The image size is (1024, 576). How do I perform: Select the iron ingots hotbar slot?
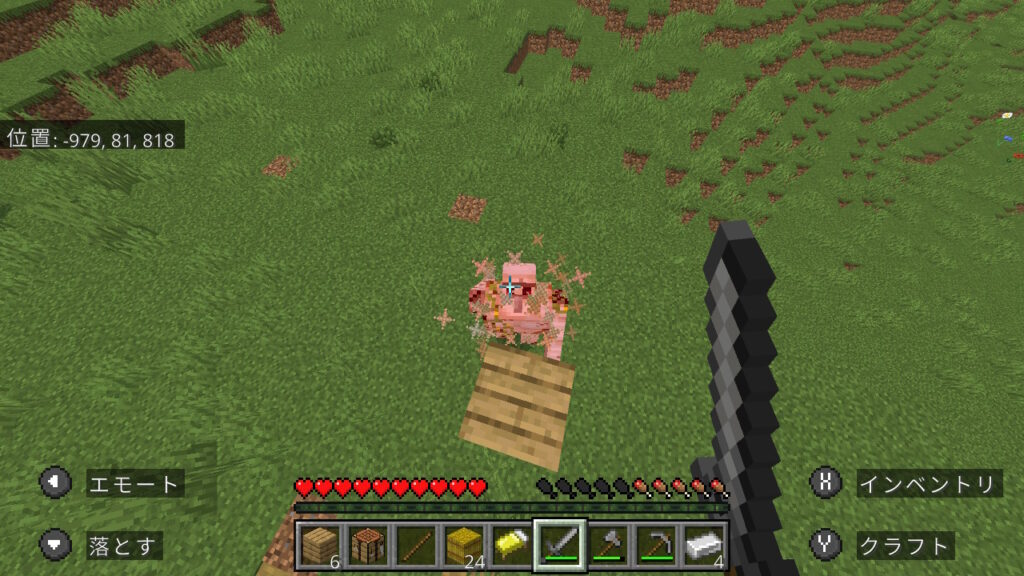(x=703, y=545)
